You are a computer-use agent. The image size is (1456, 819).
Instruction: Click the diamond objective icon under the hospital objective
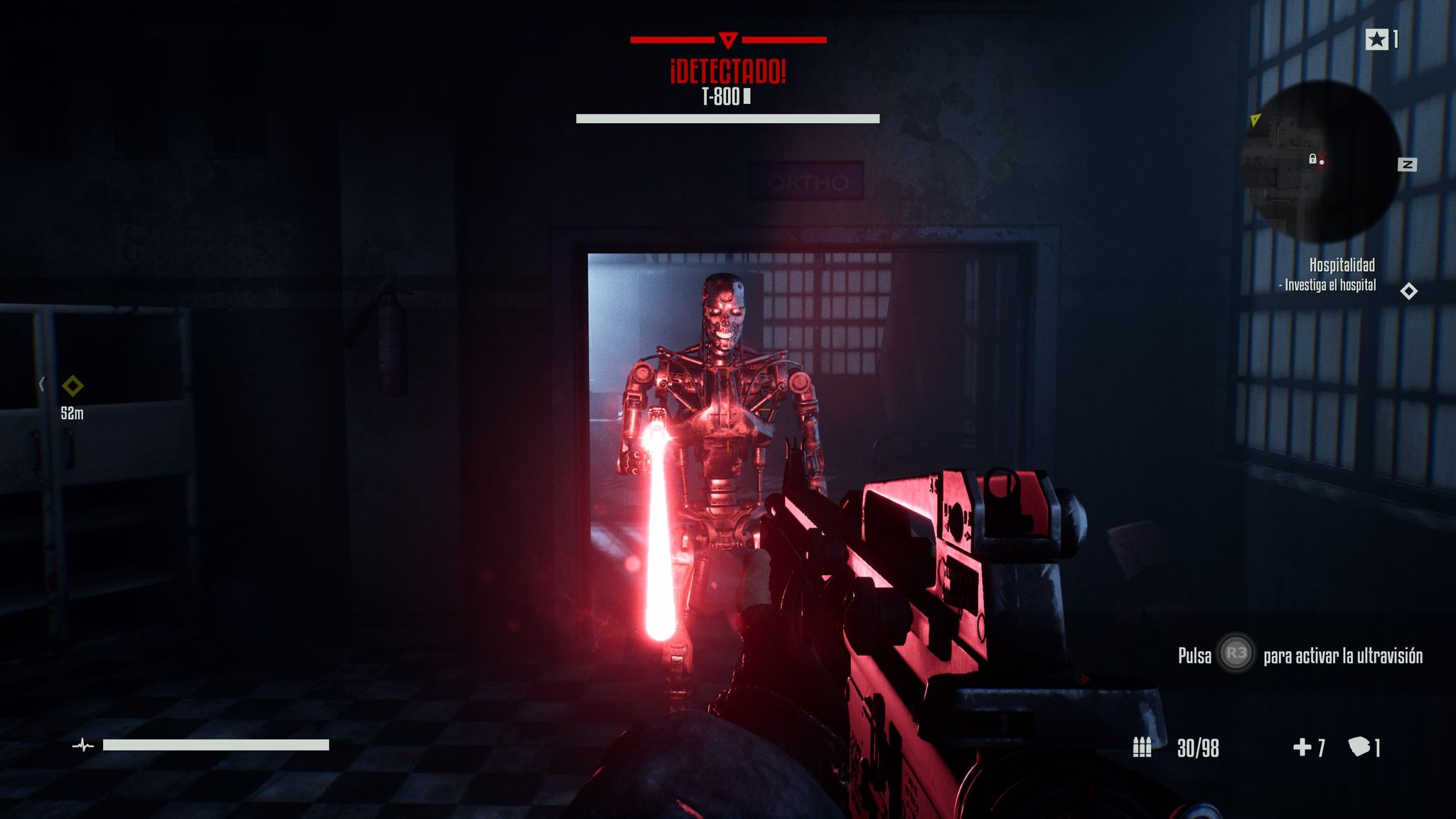[x=1408, y=291]
